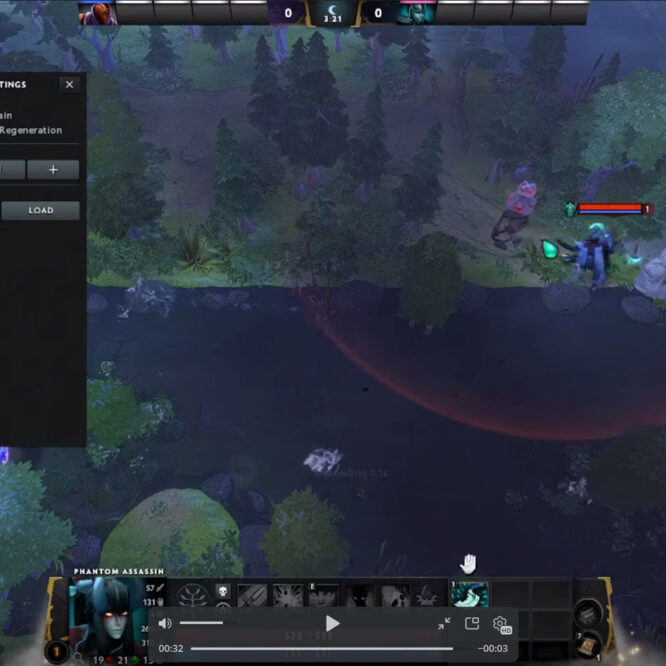Image resolution: width=666 pixels, height=666 pixels.
Task: Click the plus stepper button
Action: (53, 170)
